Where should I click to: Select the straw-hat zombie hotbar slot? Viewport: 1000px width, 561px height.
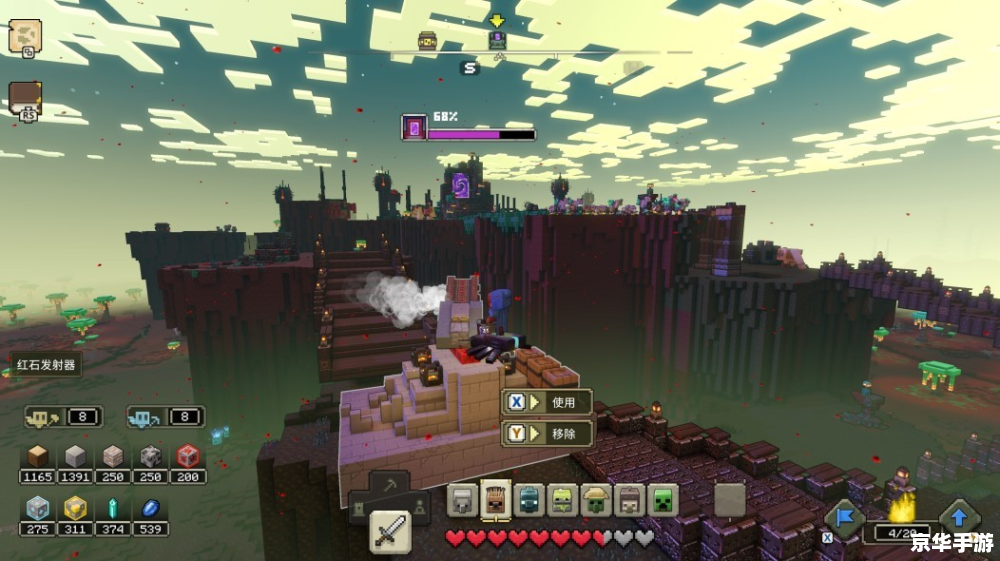596,499
